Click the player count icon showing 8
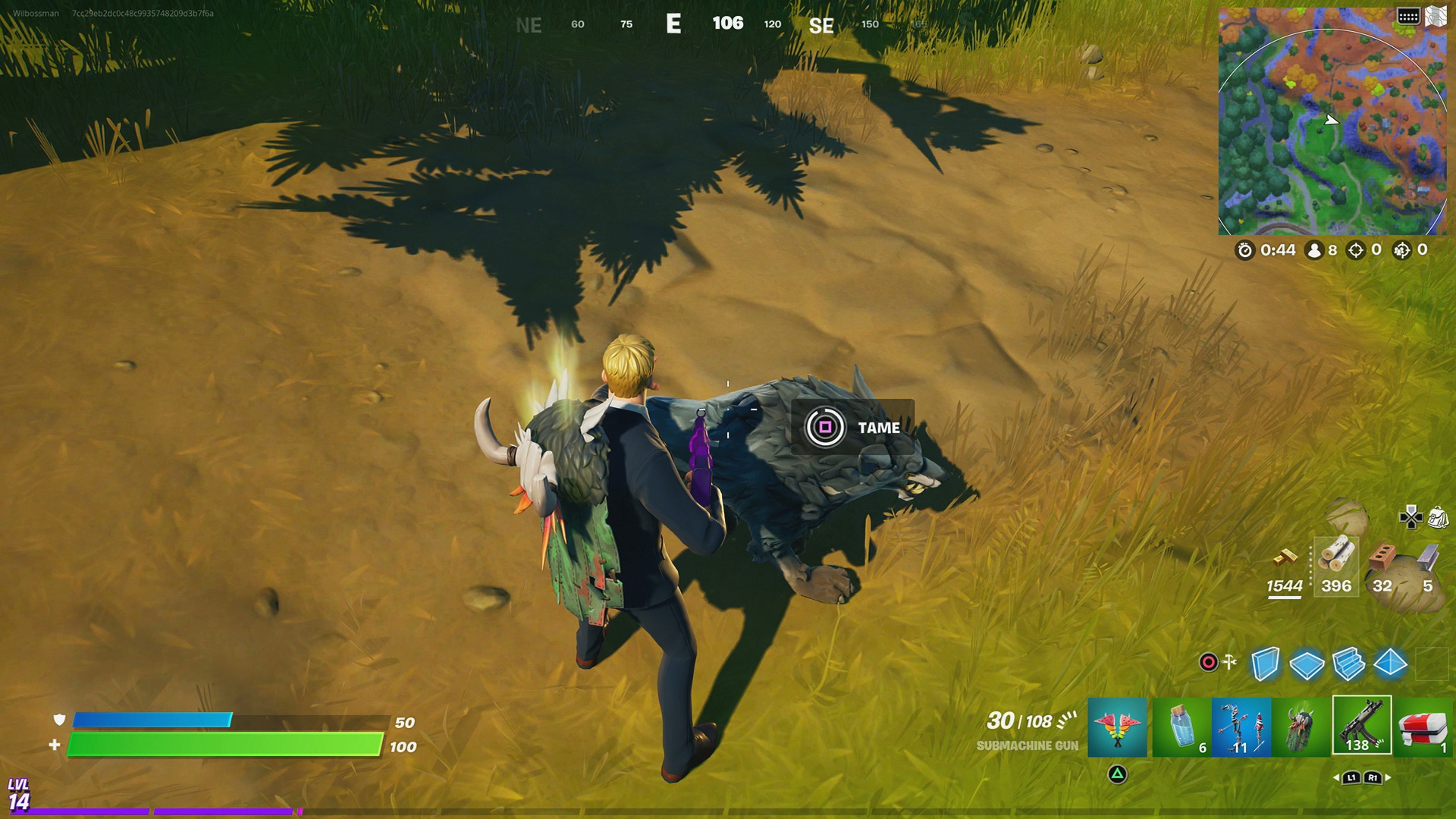This screenshot has width=1456, height=819. click(1313, 250)
